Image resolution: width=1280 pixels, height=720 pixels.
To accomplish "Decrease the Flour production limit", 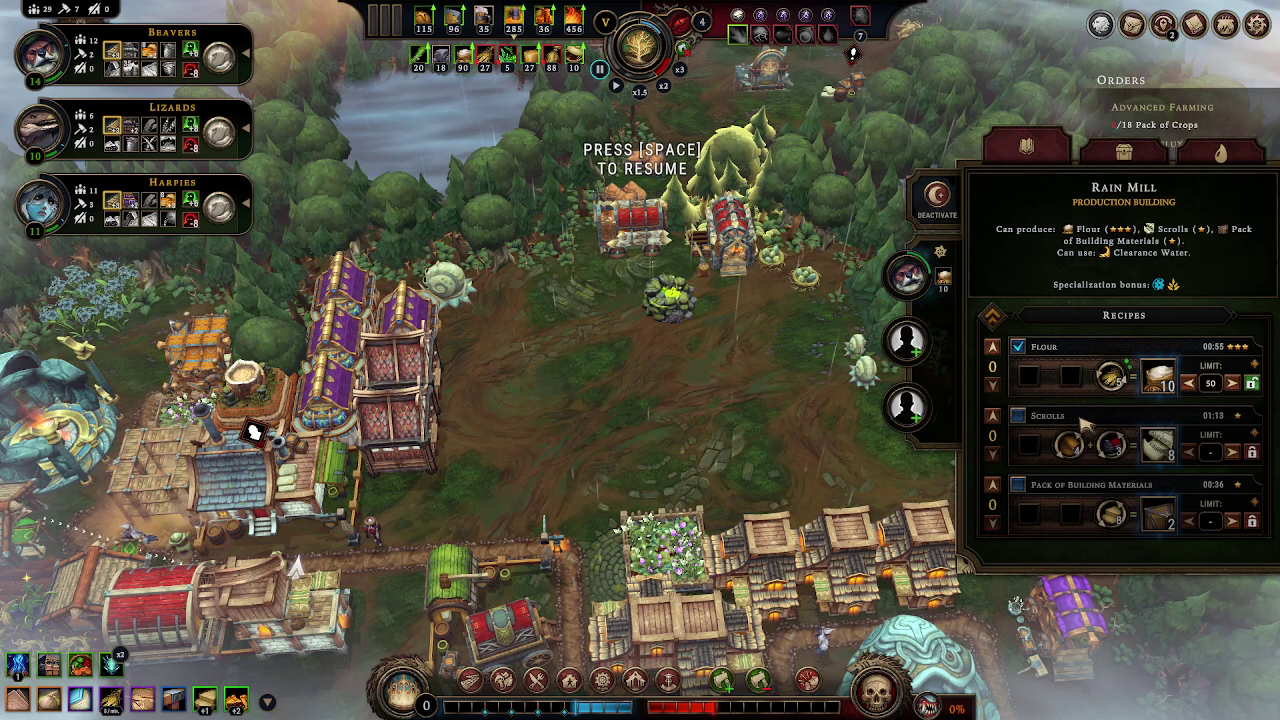I will coord(1189,383).
